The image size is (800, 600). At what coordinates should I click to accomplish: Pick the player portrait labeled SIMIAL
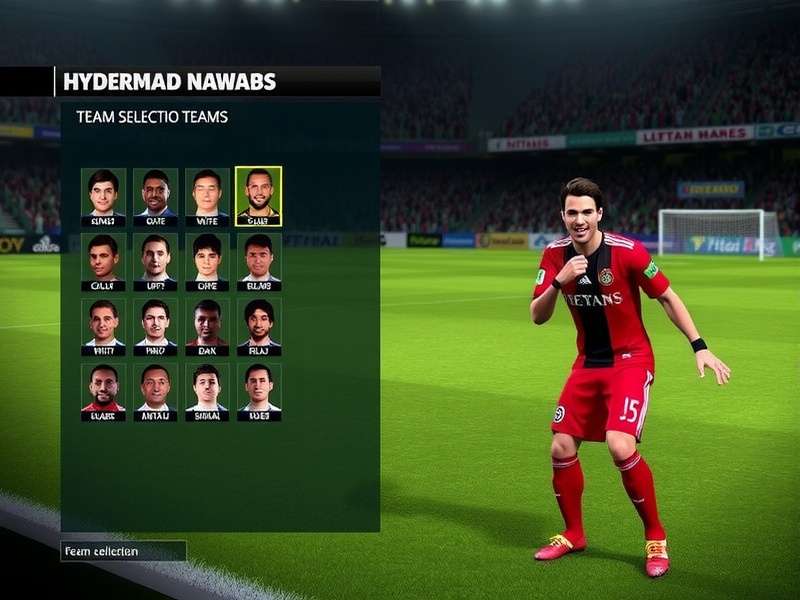(207, 391)
